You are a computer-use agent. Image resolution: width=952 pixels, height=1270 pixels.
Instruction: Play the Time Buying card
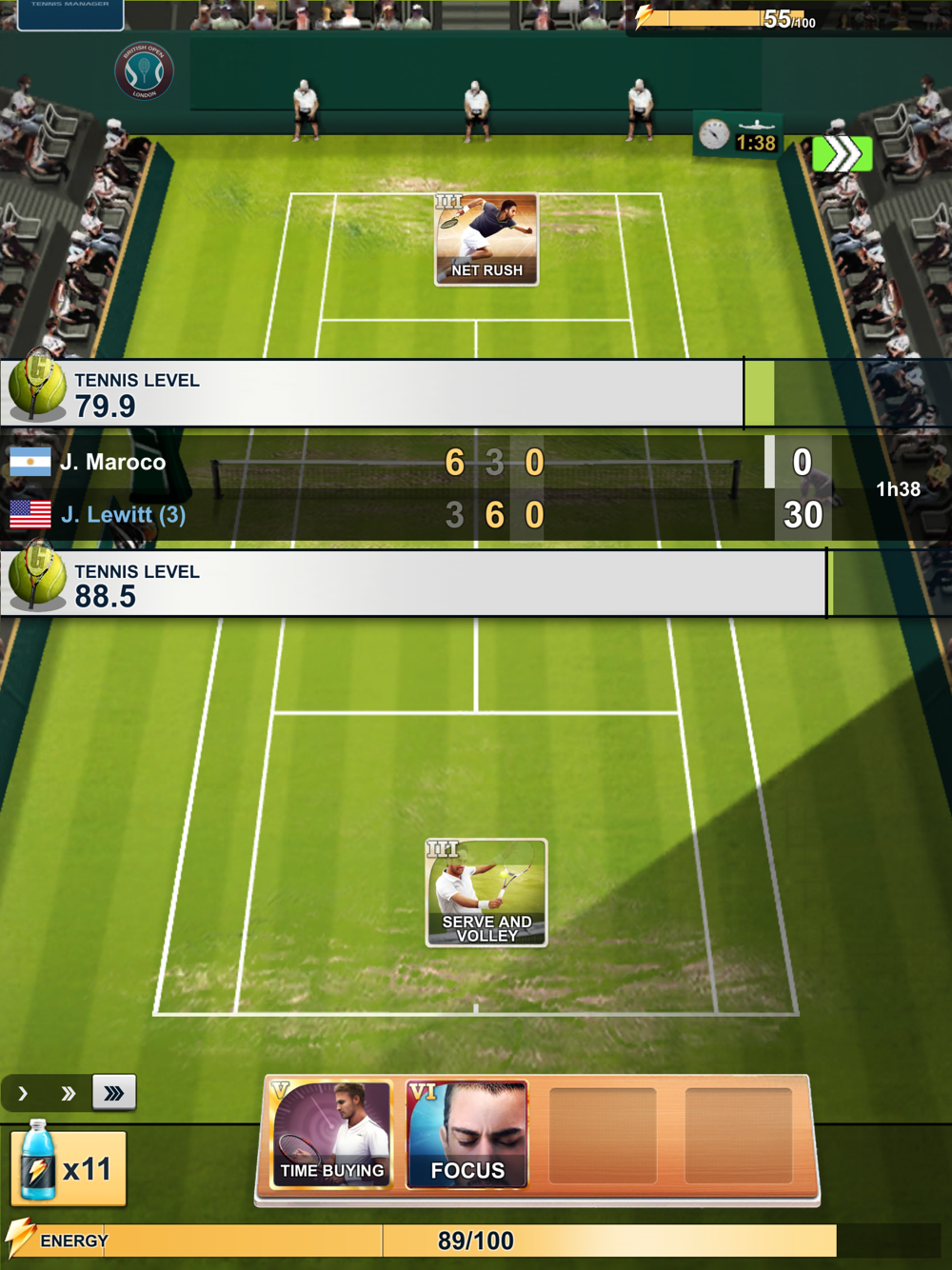(x=332, y=1135)
